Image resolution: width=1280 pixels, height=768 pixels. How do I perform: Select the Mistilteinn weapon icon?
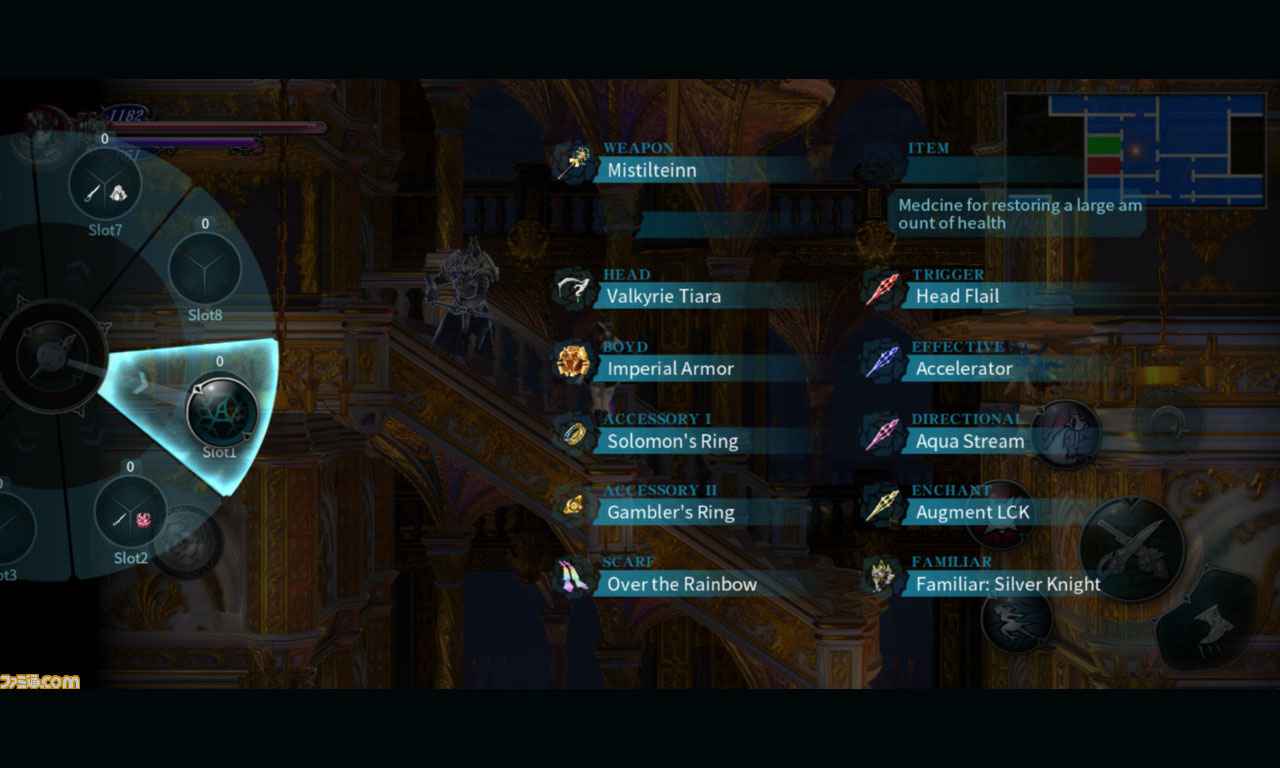coord(575,160)
